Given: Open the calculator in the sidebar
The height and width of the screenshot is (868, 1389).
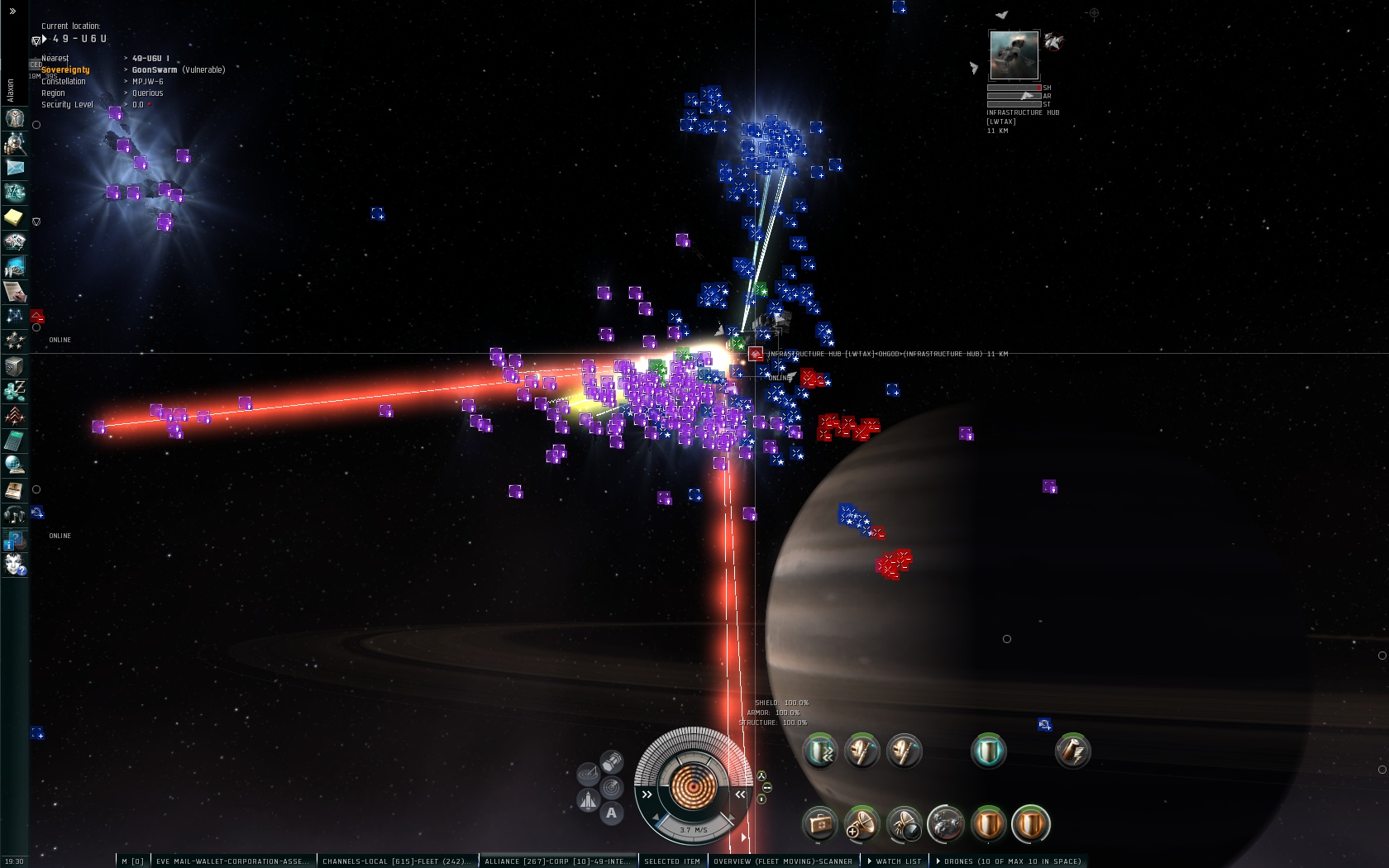Looking at the screenshot, I should click(x=14, y=440).
